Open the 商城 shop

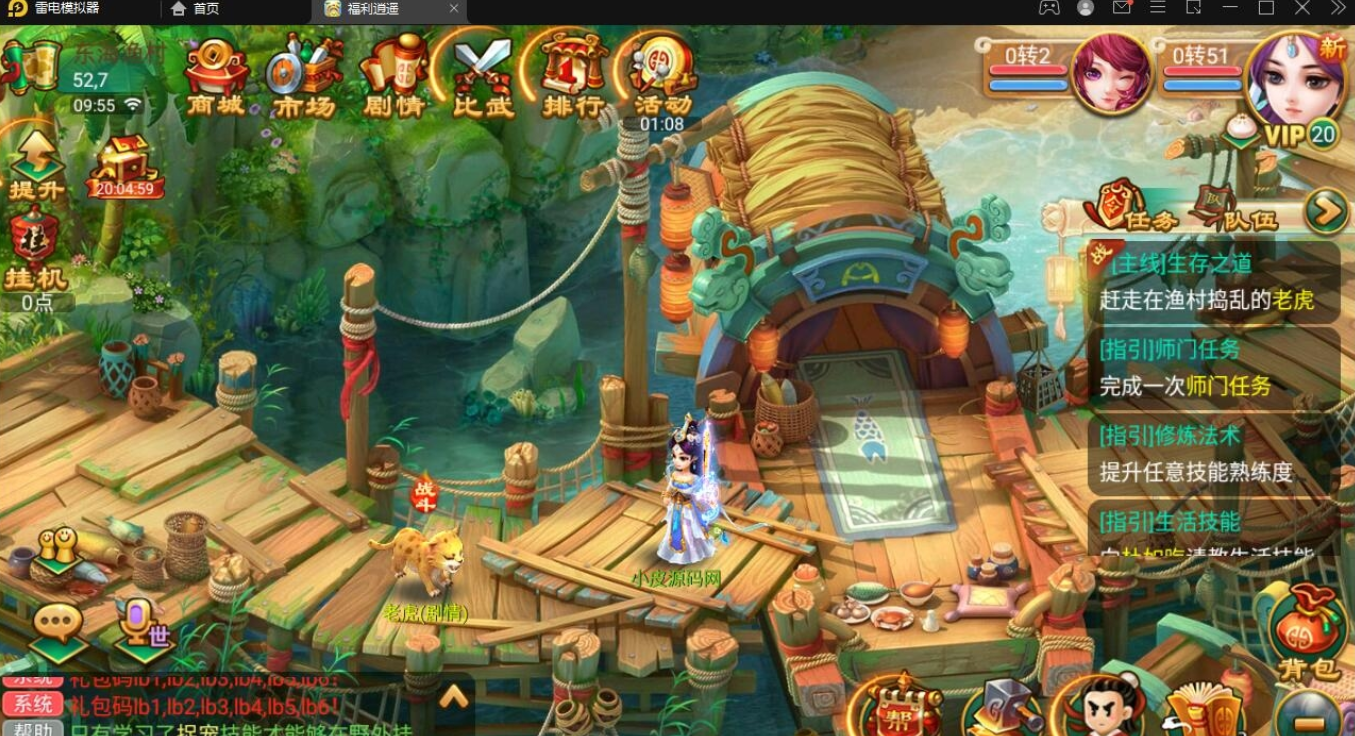click(216, 76)
